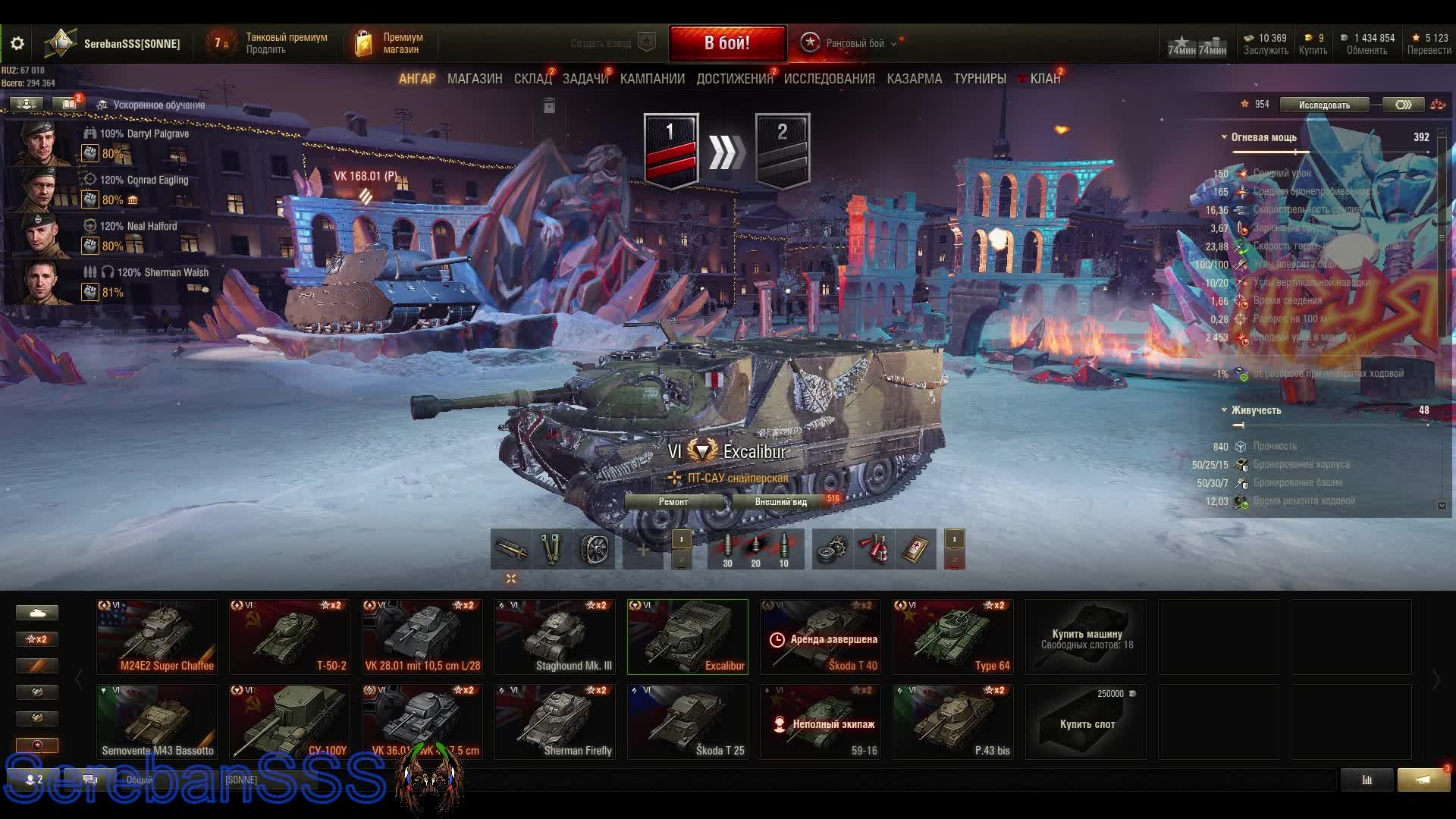The height and width of the screenshot is (819, 1456).
Task: Open the КАЗАРМА tab
Action: point(914,79)
